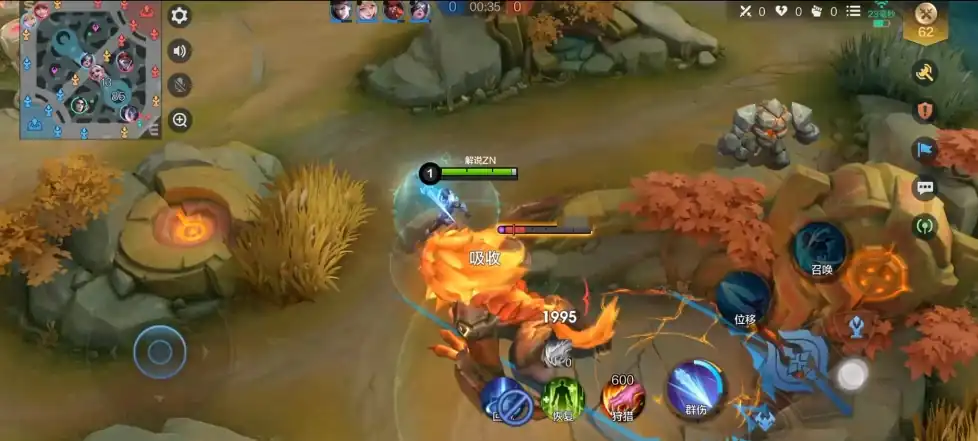Open the gear settings menu
978x441 pixels.
[x=180, y=15]
